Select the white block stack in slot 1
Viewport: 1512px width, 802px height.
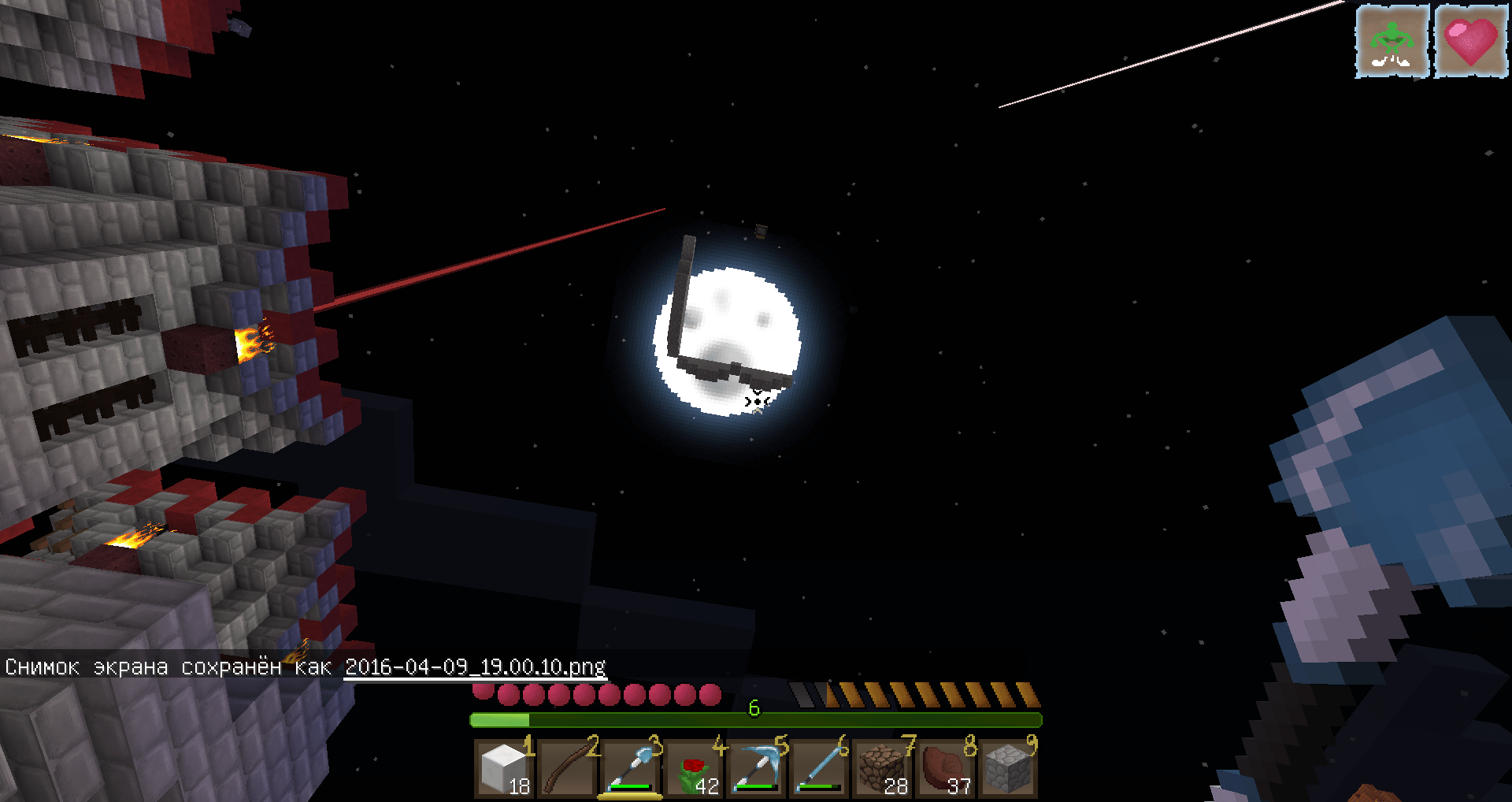[505, 769]
